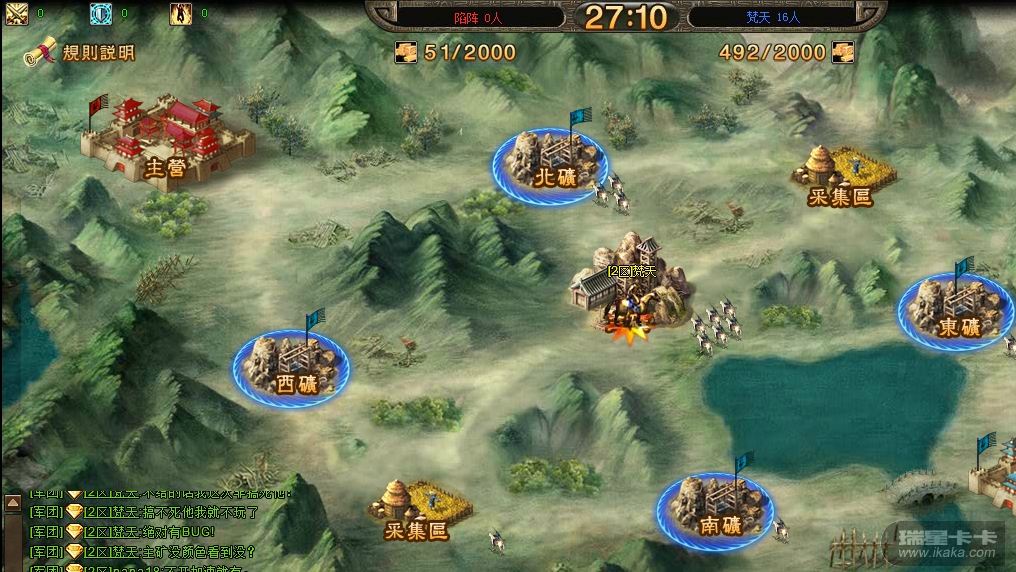The image size is (1016, 572).
Task: Click the flaming warrior buff icon
Action: pos(181,14)
